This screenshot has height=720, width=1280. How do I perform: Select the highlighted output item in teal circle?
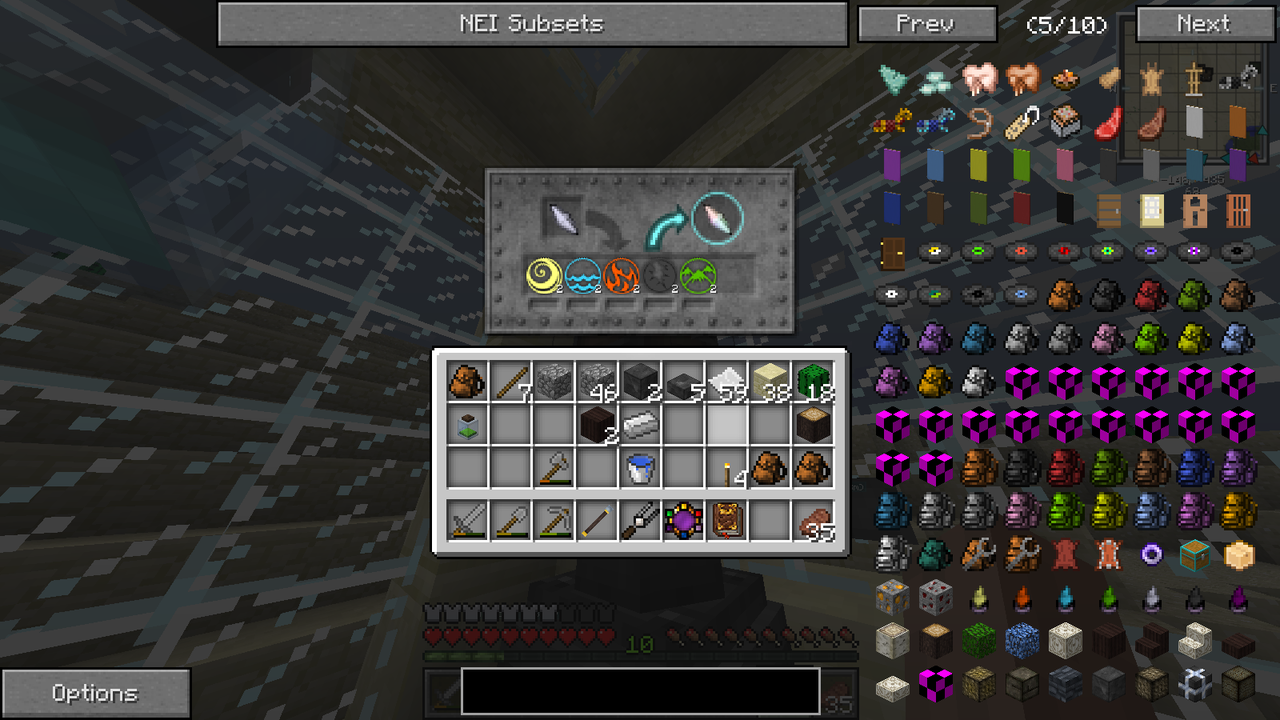[718, 220]
